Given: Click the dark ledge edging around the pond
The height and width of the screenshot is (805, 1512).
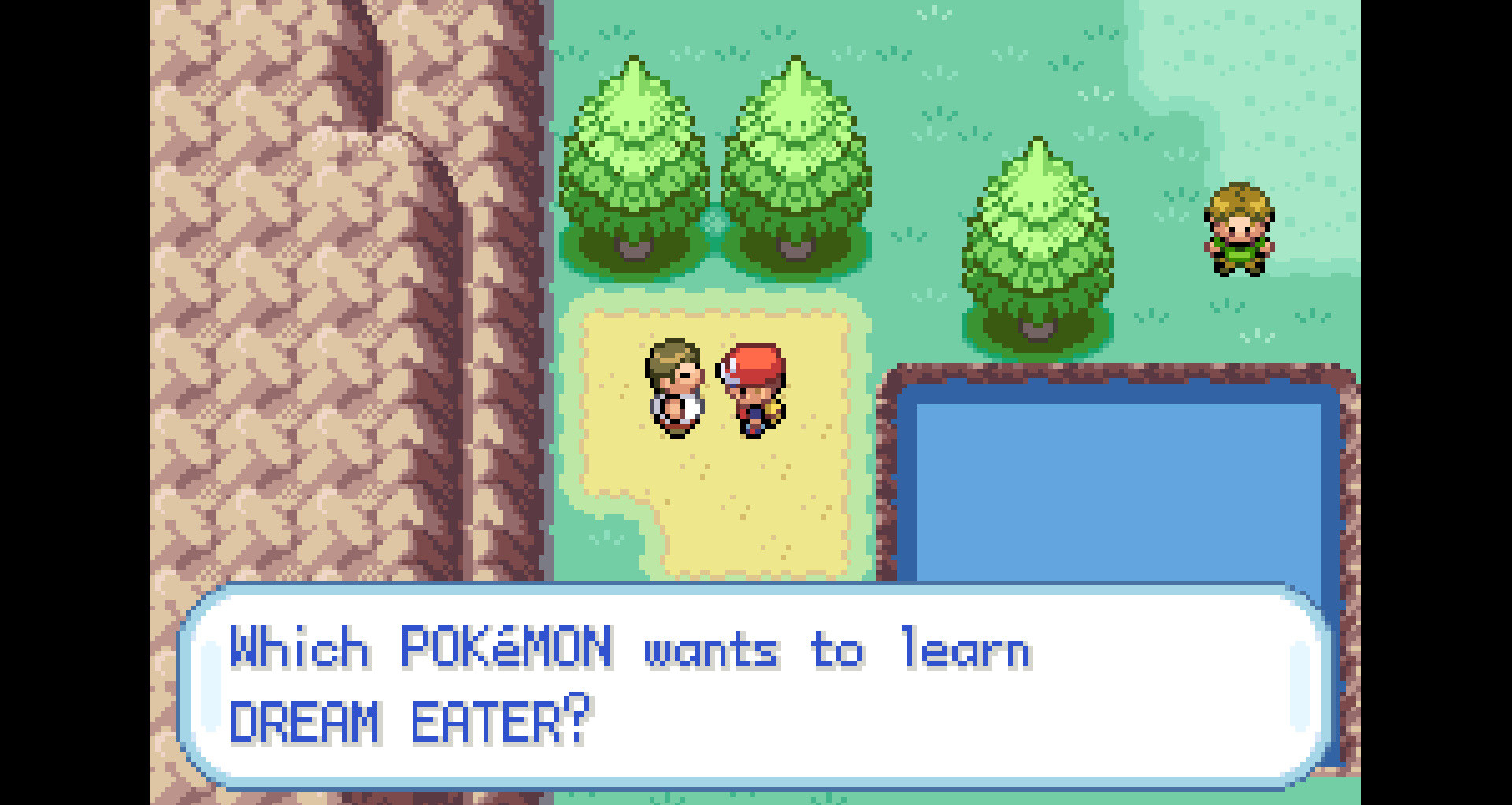Looking at the screenshot, I should point(1118,370).
